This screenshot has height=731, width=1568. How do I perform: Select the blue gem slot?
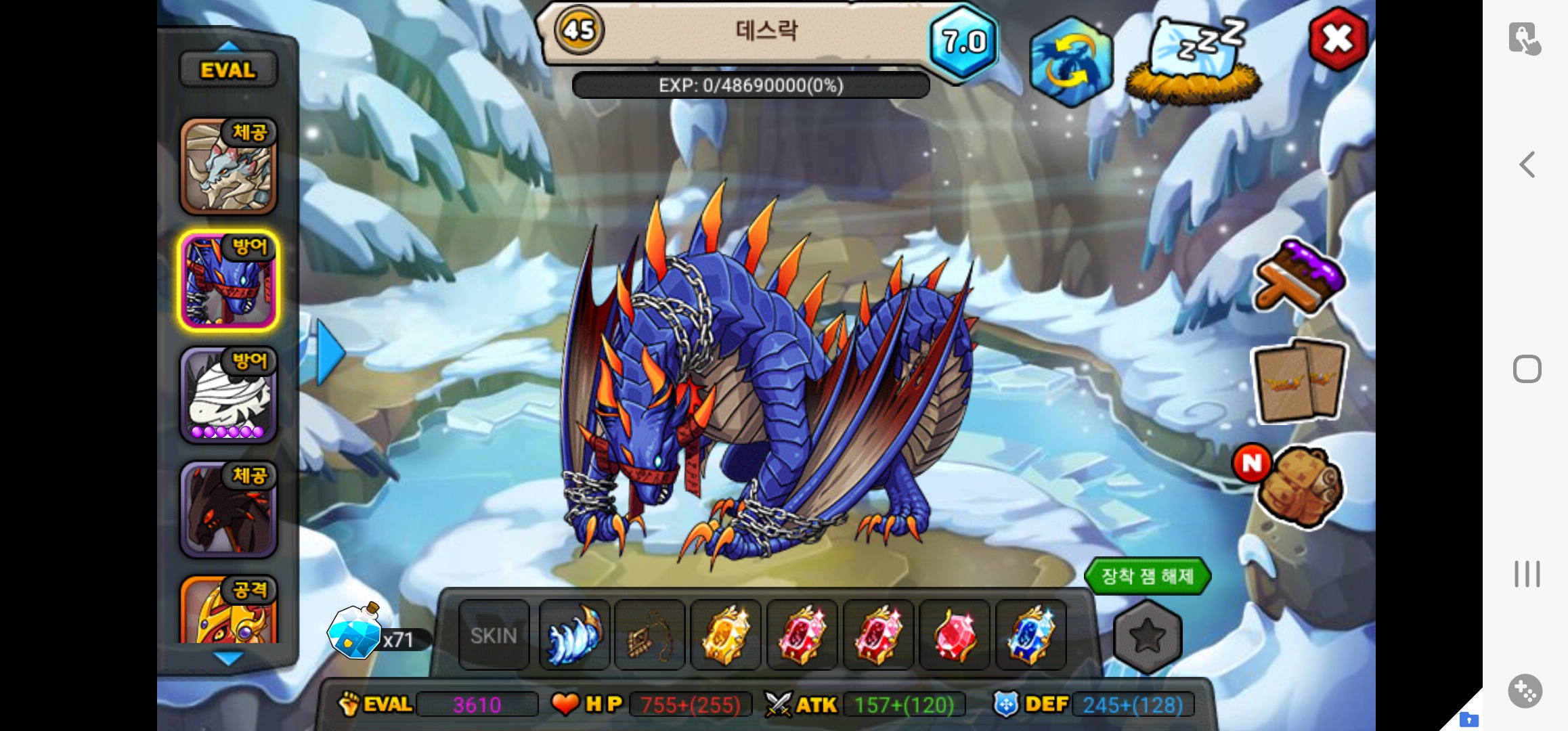tap(1030, 636)
